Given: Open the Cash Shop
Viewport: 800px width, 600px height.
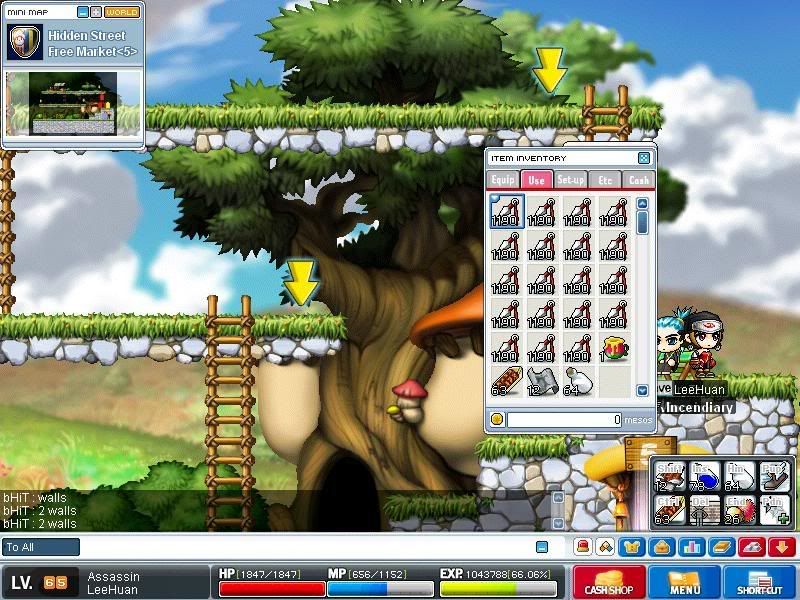Looking at the screenshot, I should (x=607, y=582).
